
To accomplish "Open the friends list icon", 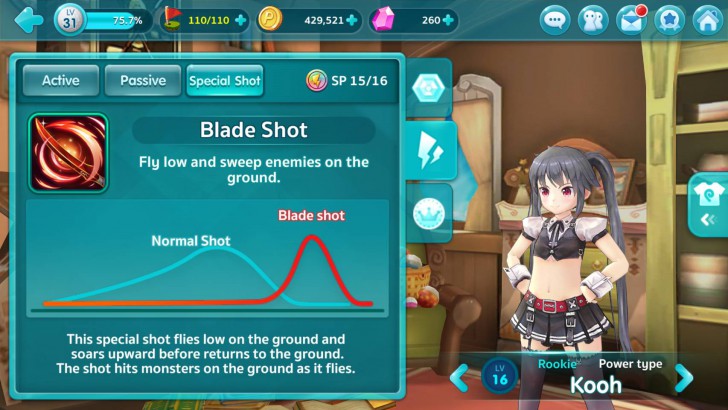I will coord(593,19).
